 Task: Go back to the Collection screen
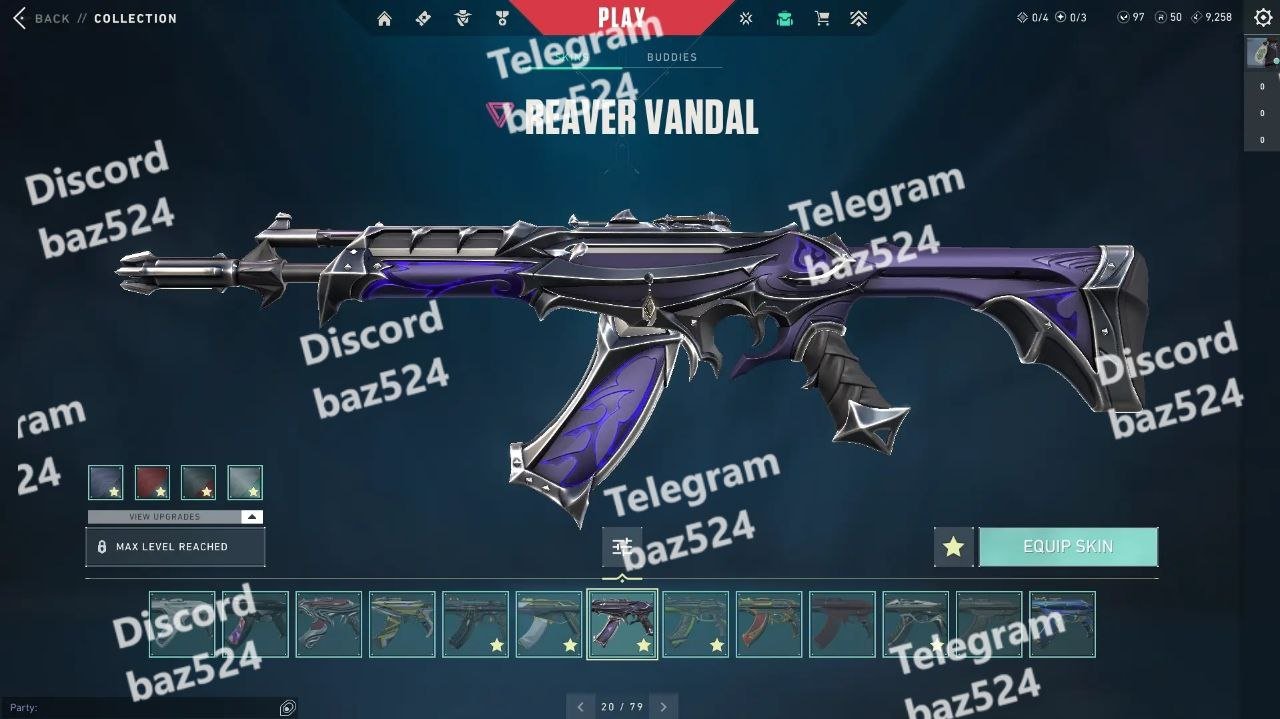(x=42, y=18)
